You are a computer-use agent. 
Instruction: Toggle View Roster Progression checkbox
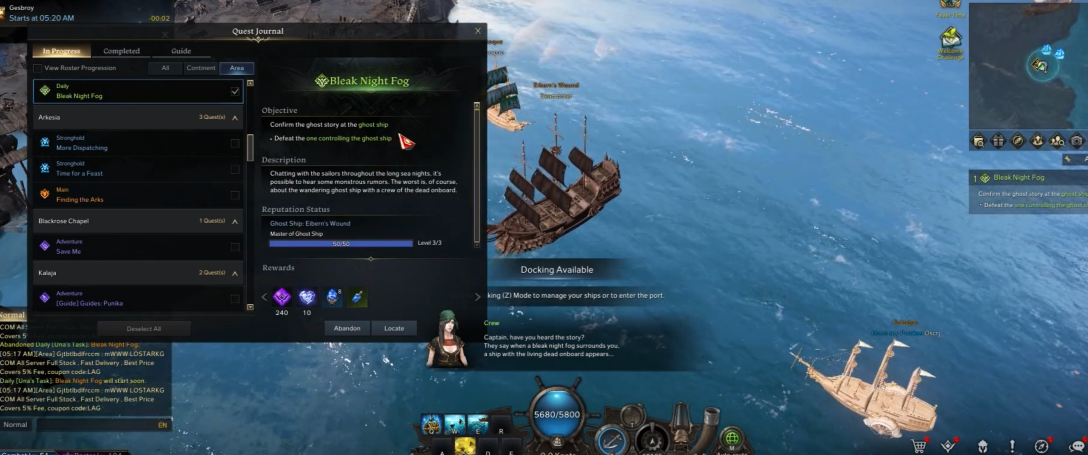tap(38, 68)
